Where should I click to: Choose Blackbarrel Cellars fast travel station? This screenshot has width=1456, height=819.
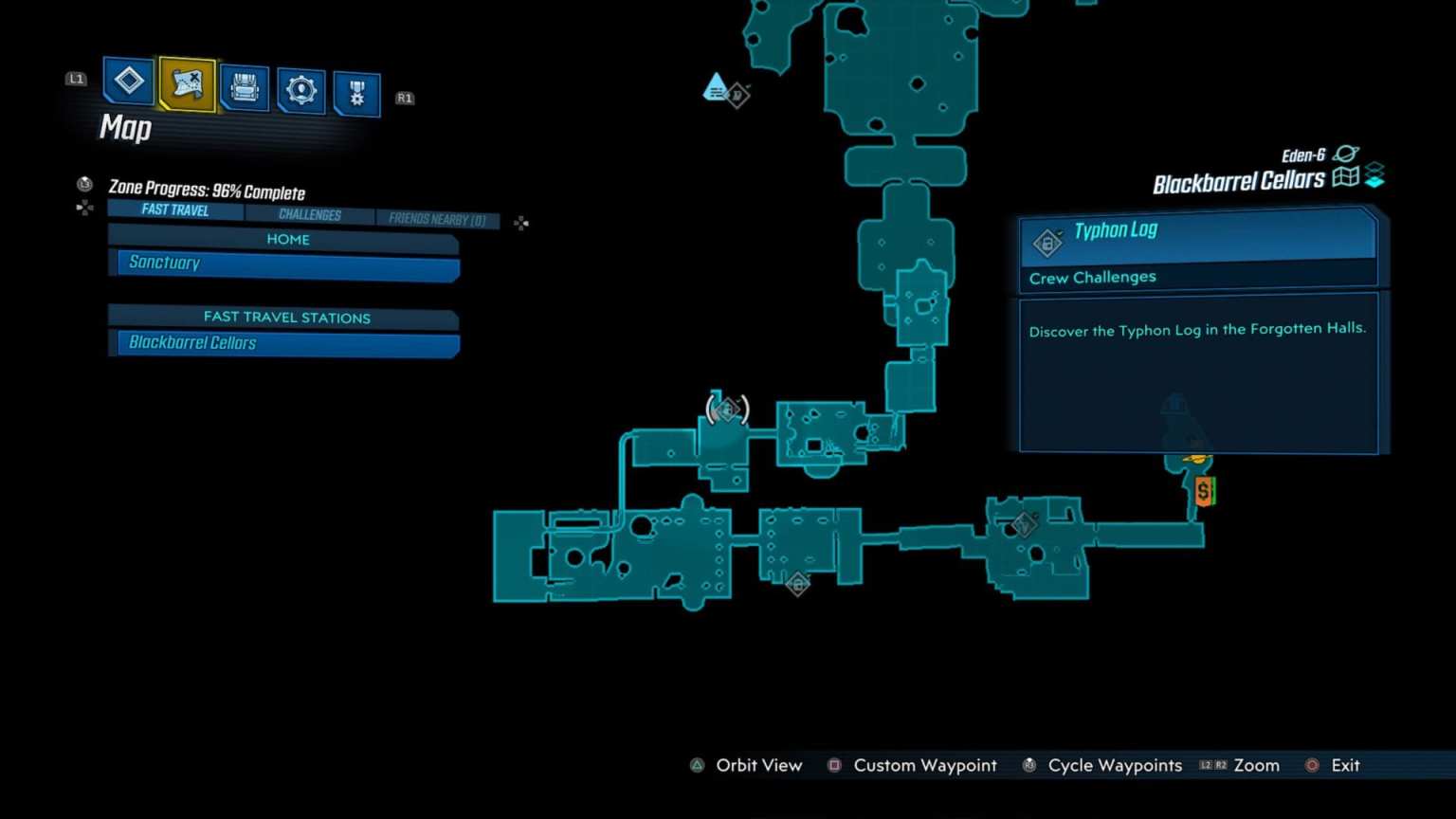point(284,343)
